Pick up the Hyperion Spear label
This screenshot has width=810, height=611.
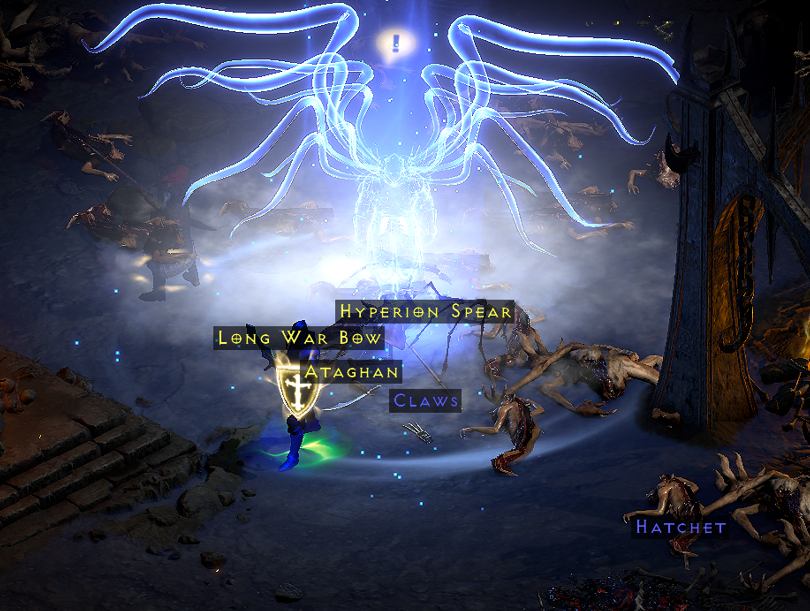tap(425, 311)
